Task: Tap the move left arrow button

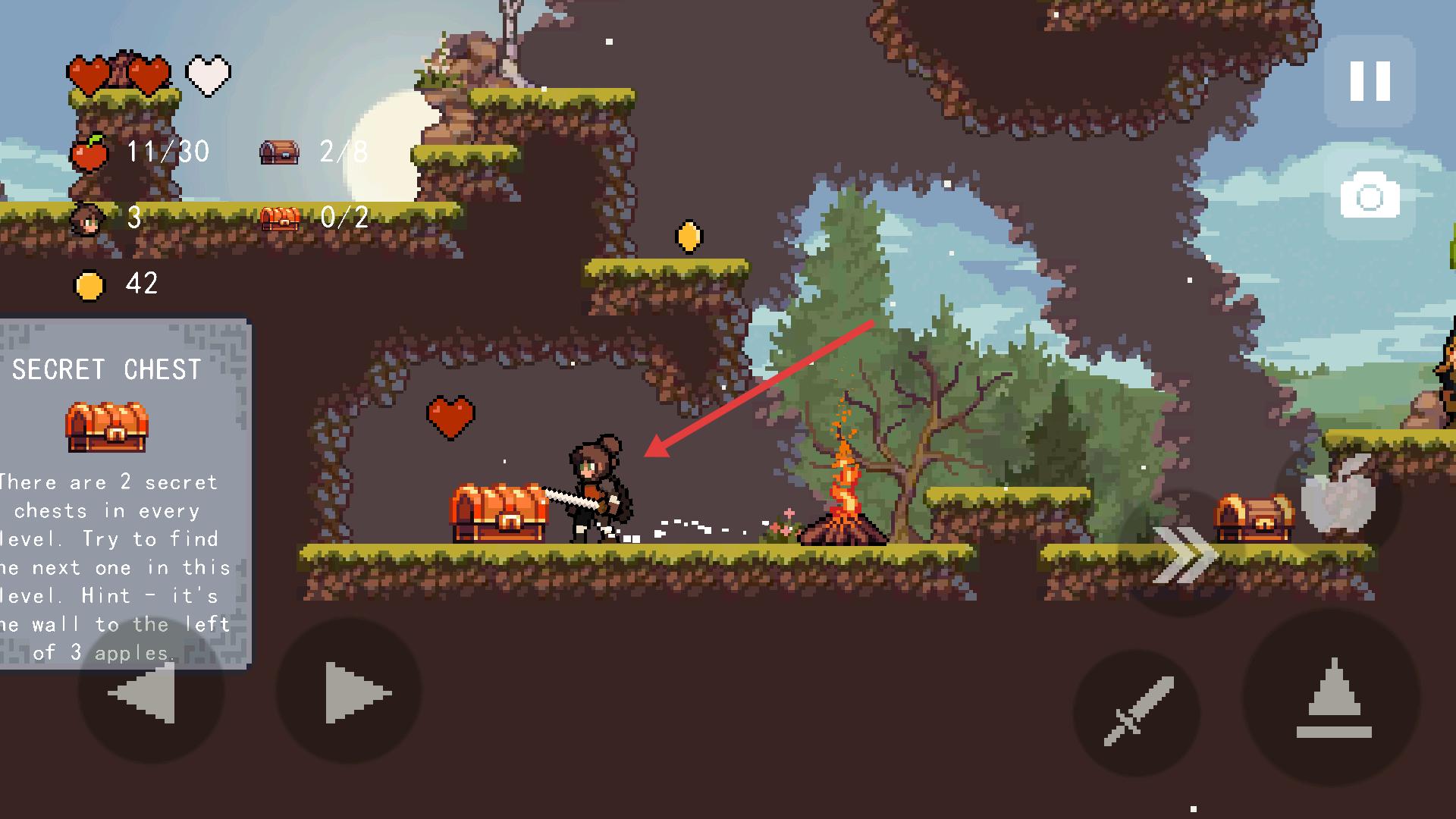Action: (151, 692)
